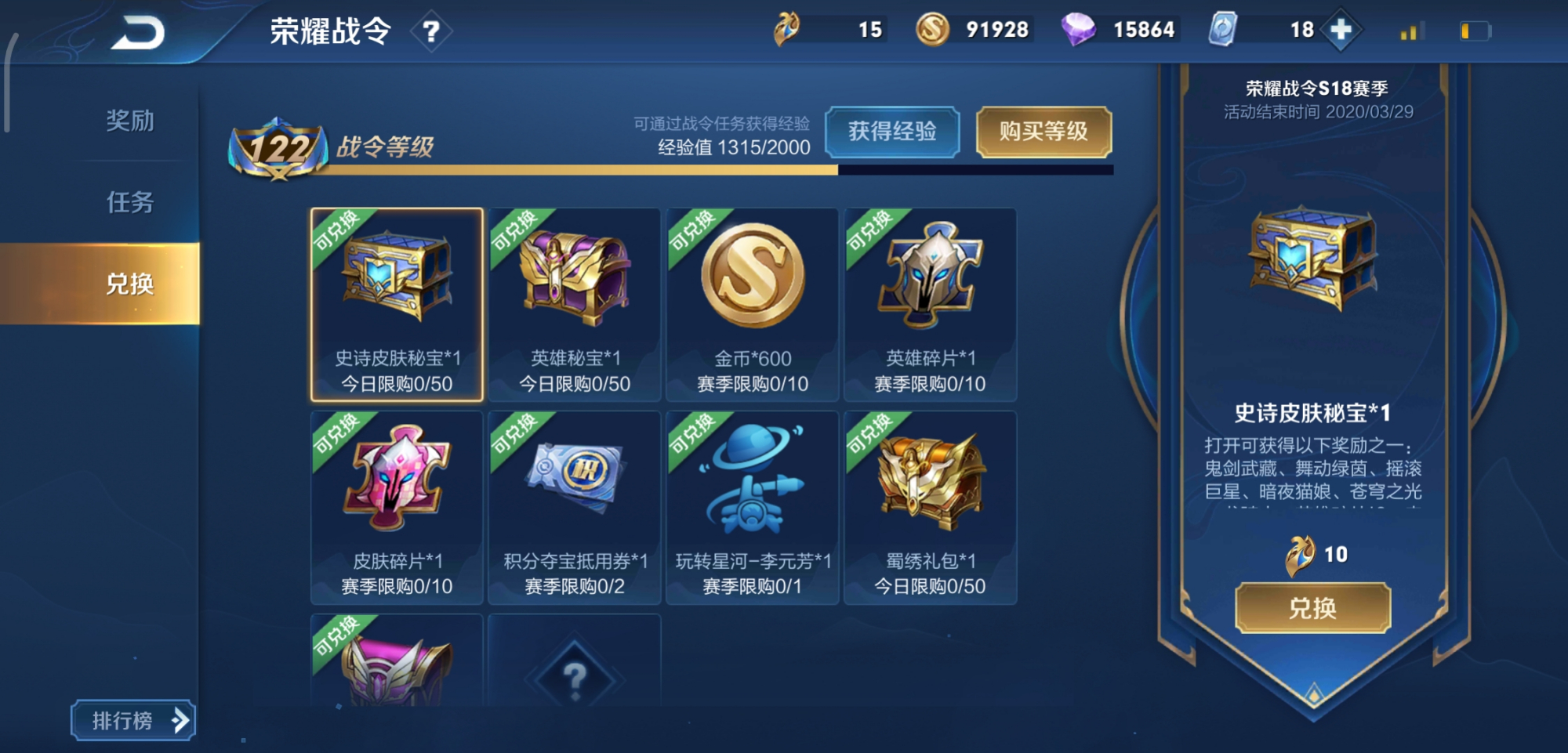
Task: Select the blue point card icon showing 18
Action: click(x=1225, y=29)
